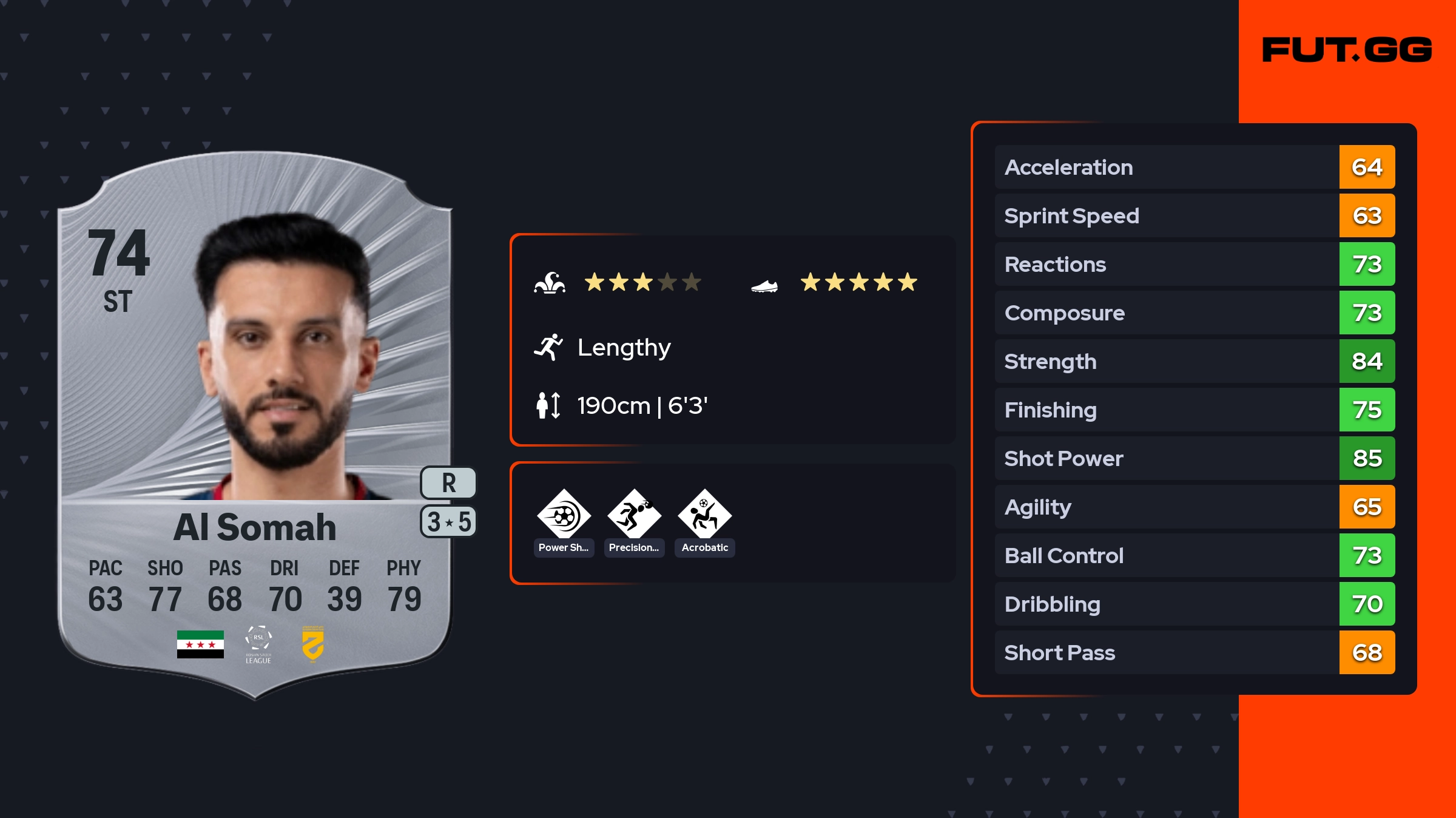Click the Power Shot playstyle icon
The width and height of the screenshot is (1456, 818).
pos(564,515)
